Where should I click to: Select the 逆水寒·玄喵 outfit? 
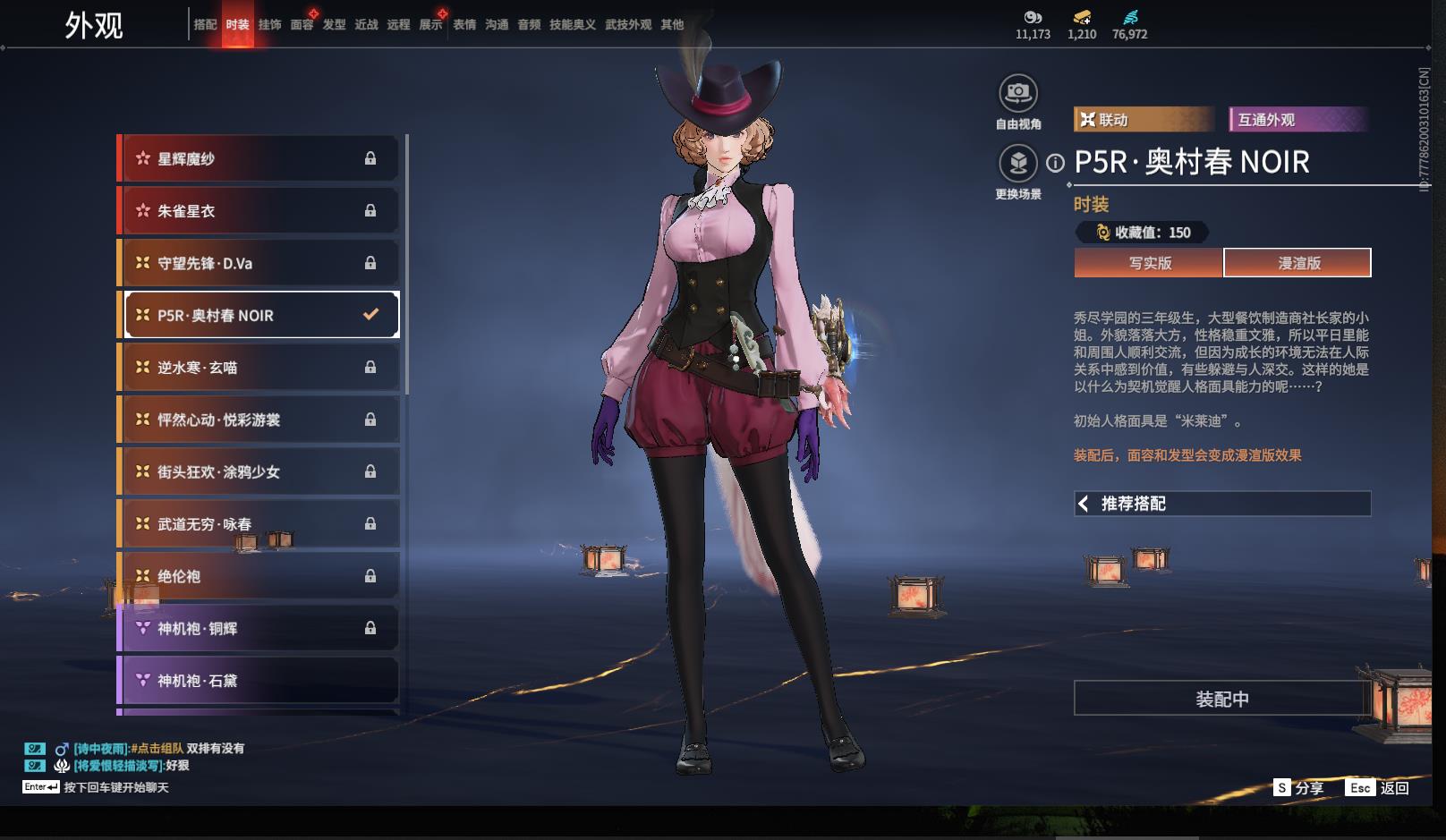click(258, 368)
